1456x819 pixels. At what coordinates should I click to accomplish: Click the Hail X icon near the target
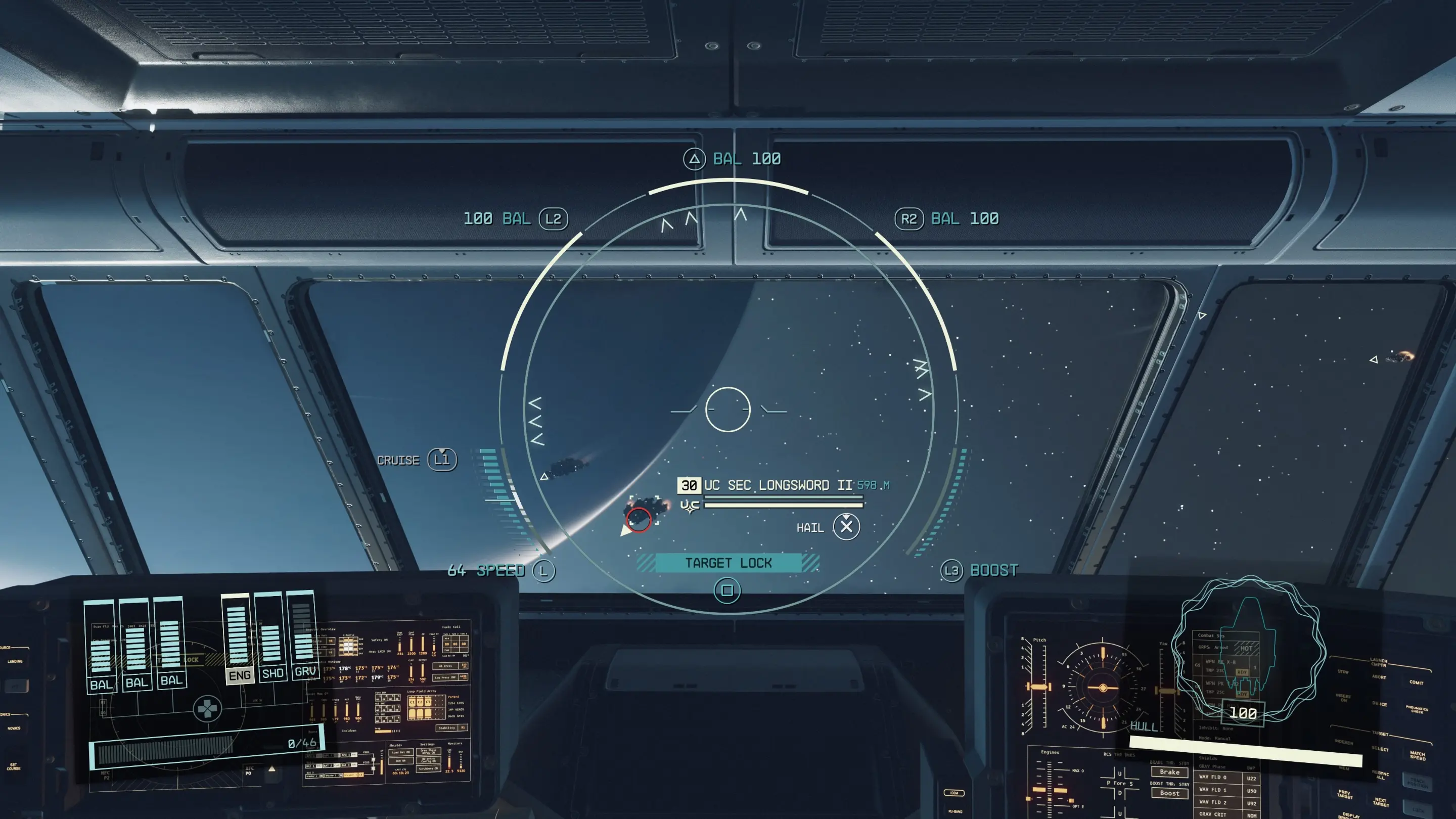[846, 527]
